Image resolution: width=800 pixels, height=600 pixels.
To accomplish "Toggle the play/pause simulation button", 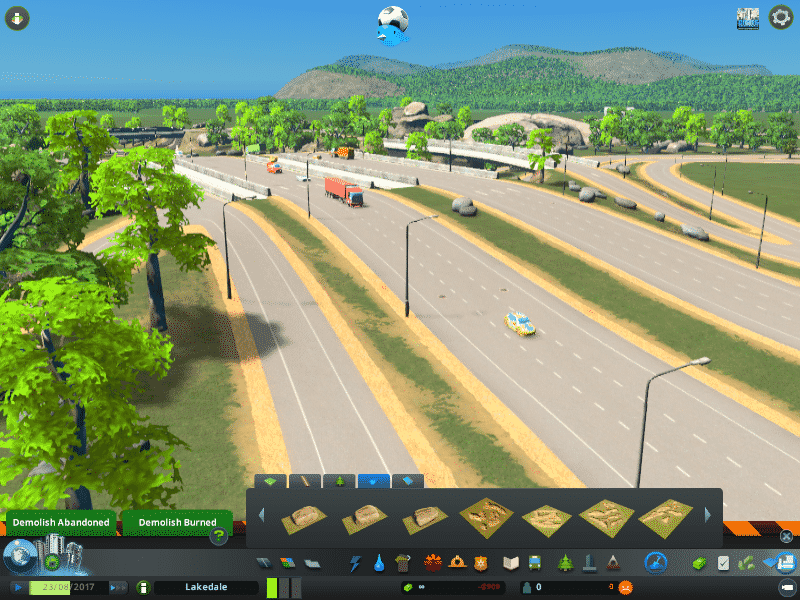I will point(19,588).
